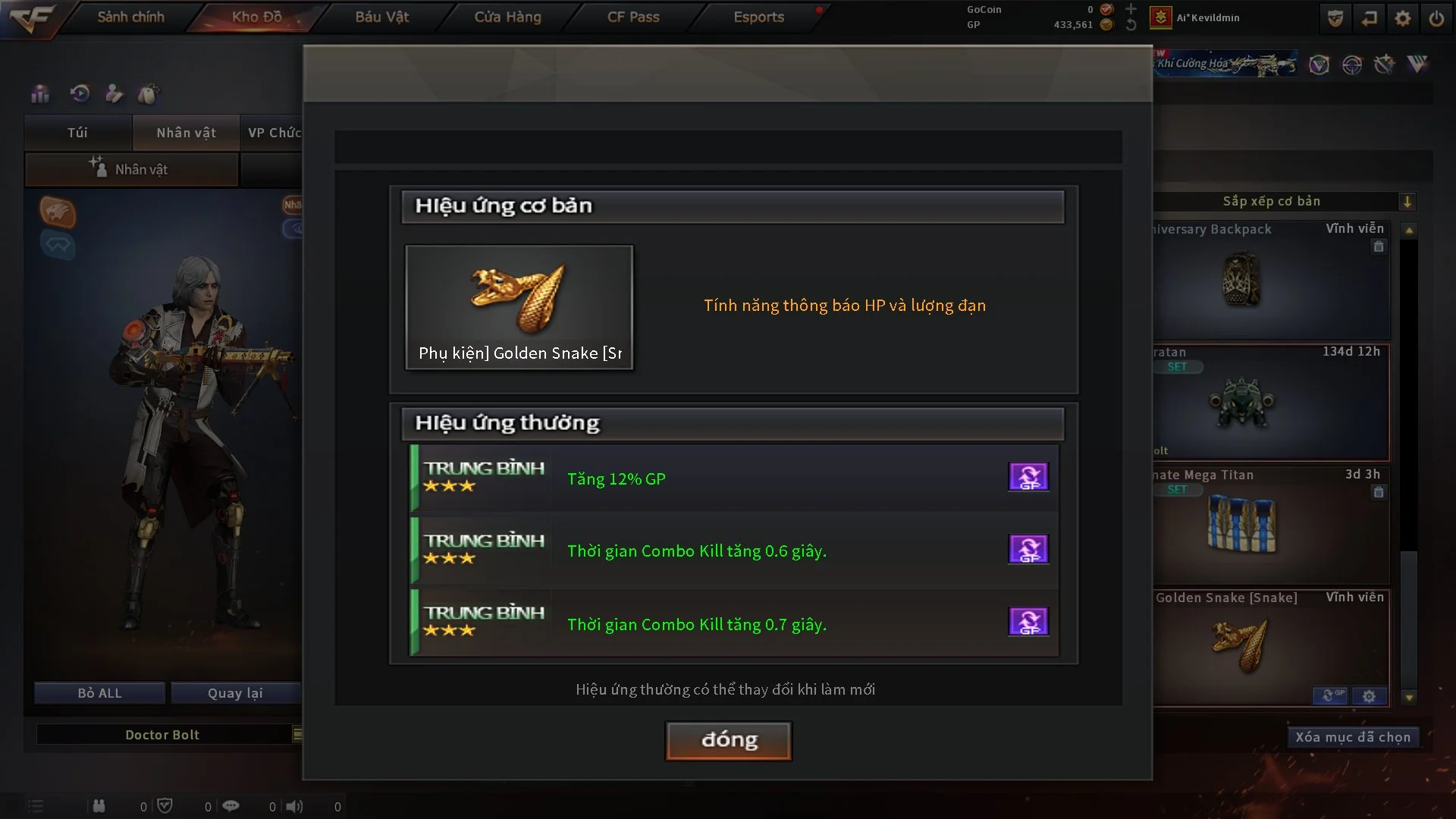Go to the Cửa Hàng shop
The height and width of the screenshot is (819, 1456).
(507, 17)
